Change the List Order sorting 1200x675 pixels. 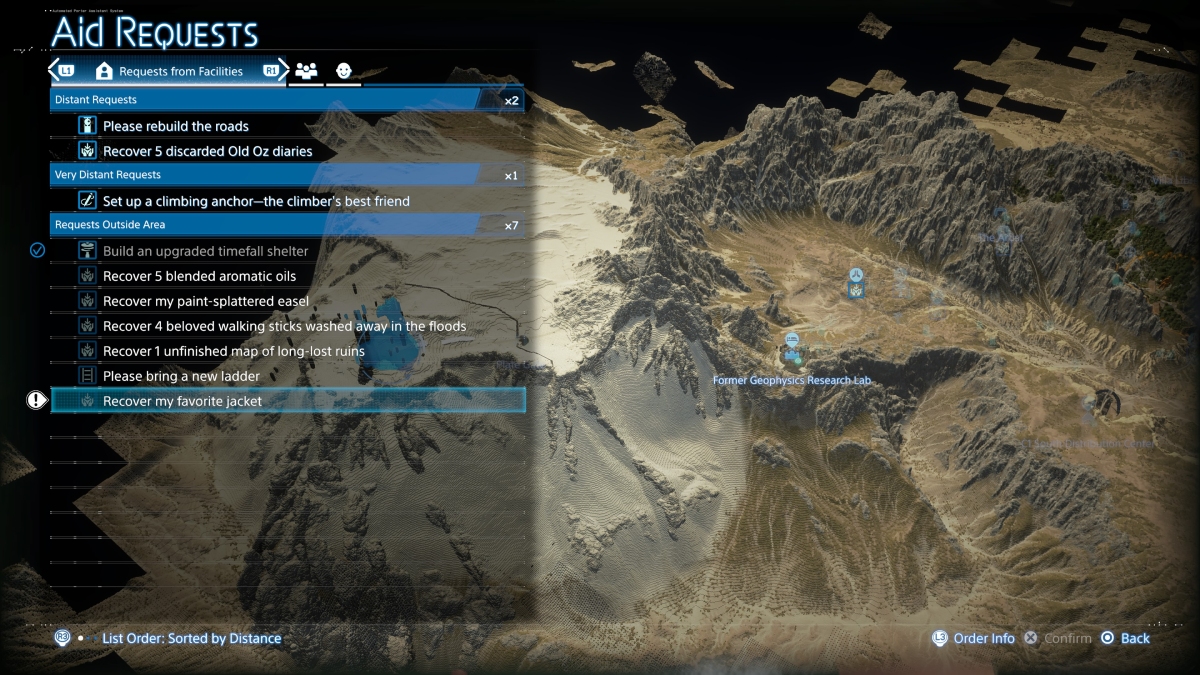pos(190,638)
